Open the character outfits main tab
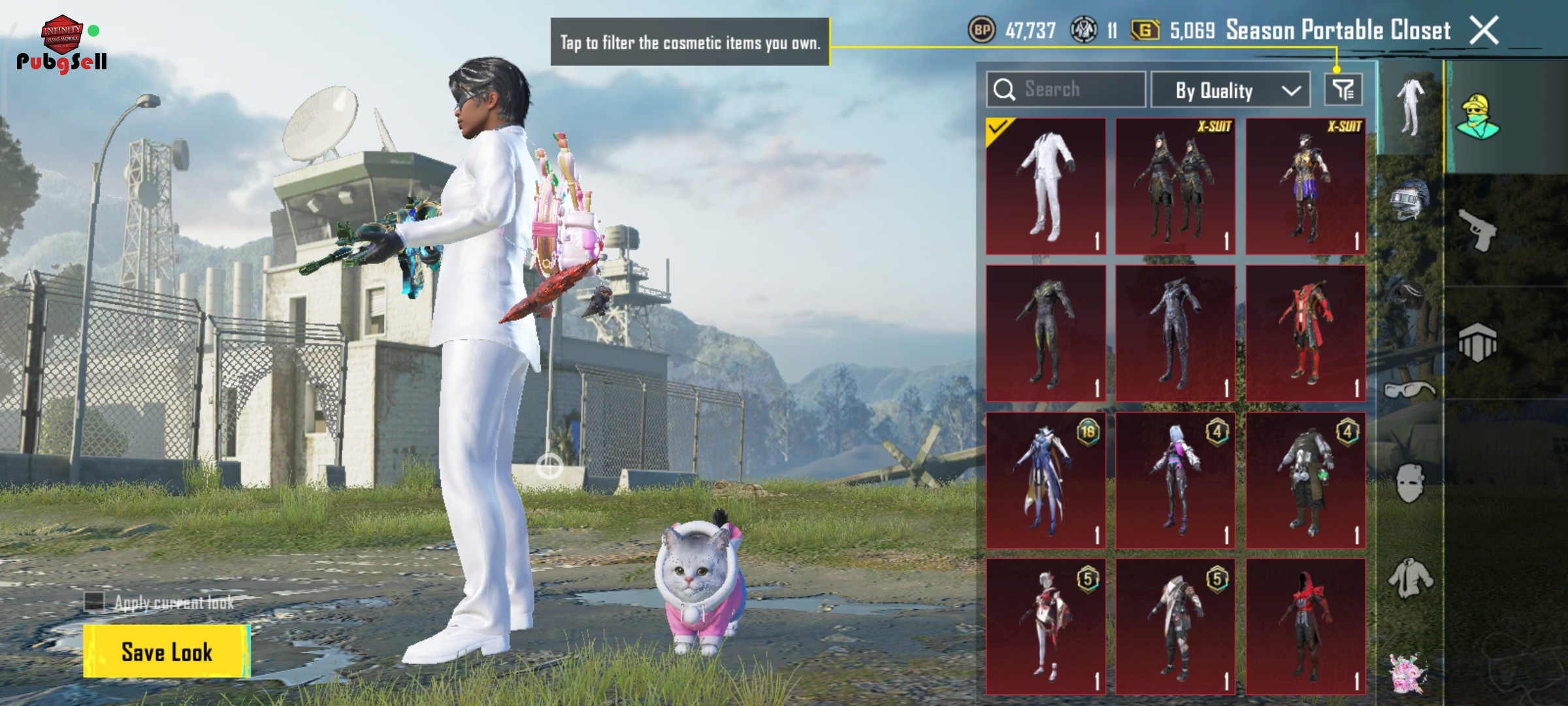This screenshot has height=706, width=1568. click(1477, 118)
